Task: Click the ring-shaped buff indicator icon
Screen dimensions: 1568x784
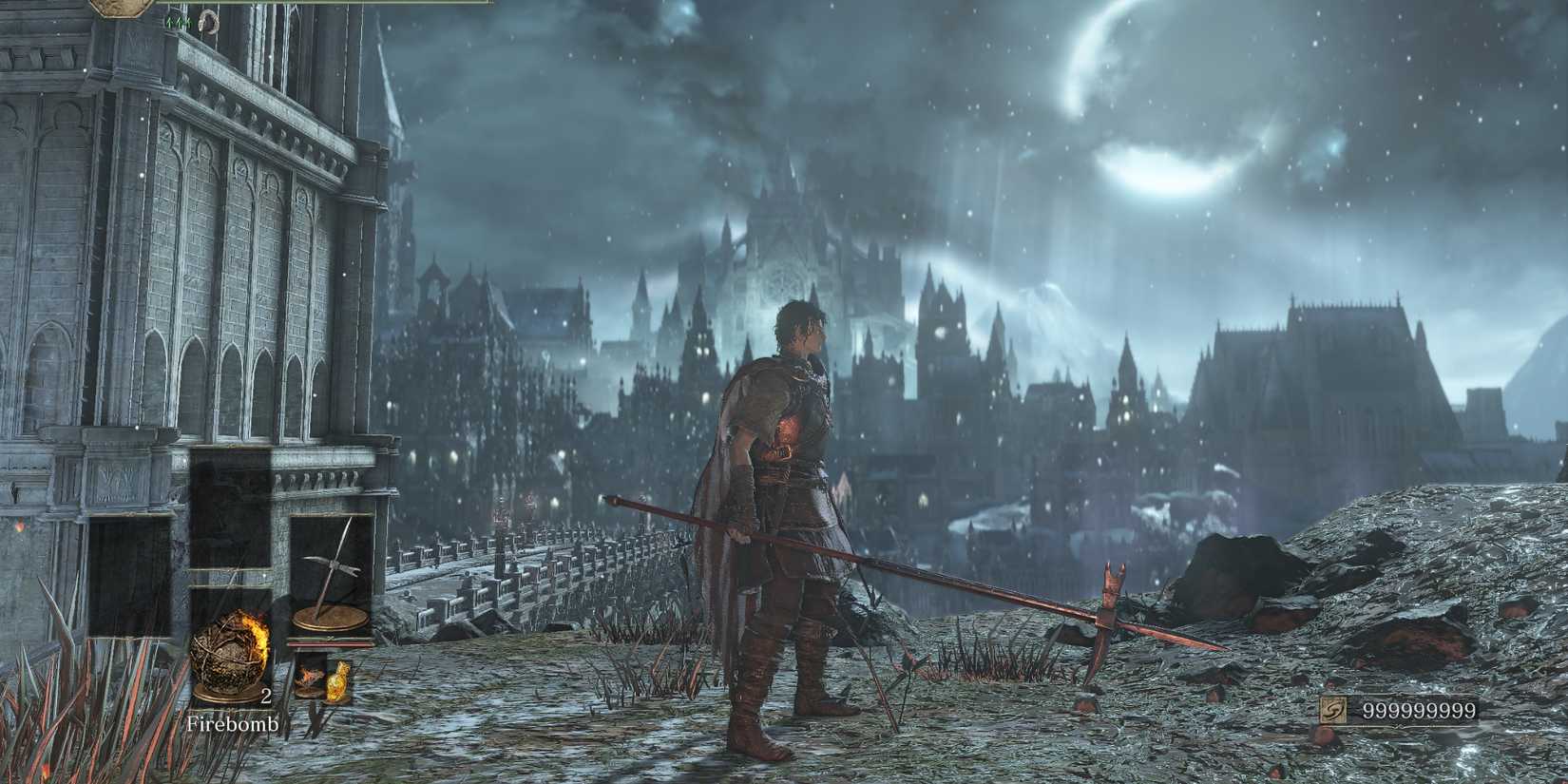Action: point(209,22)
